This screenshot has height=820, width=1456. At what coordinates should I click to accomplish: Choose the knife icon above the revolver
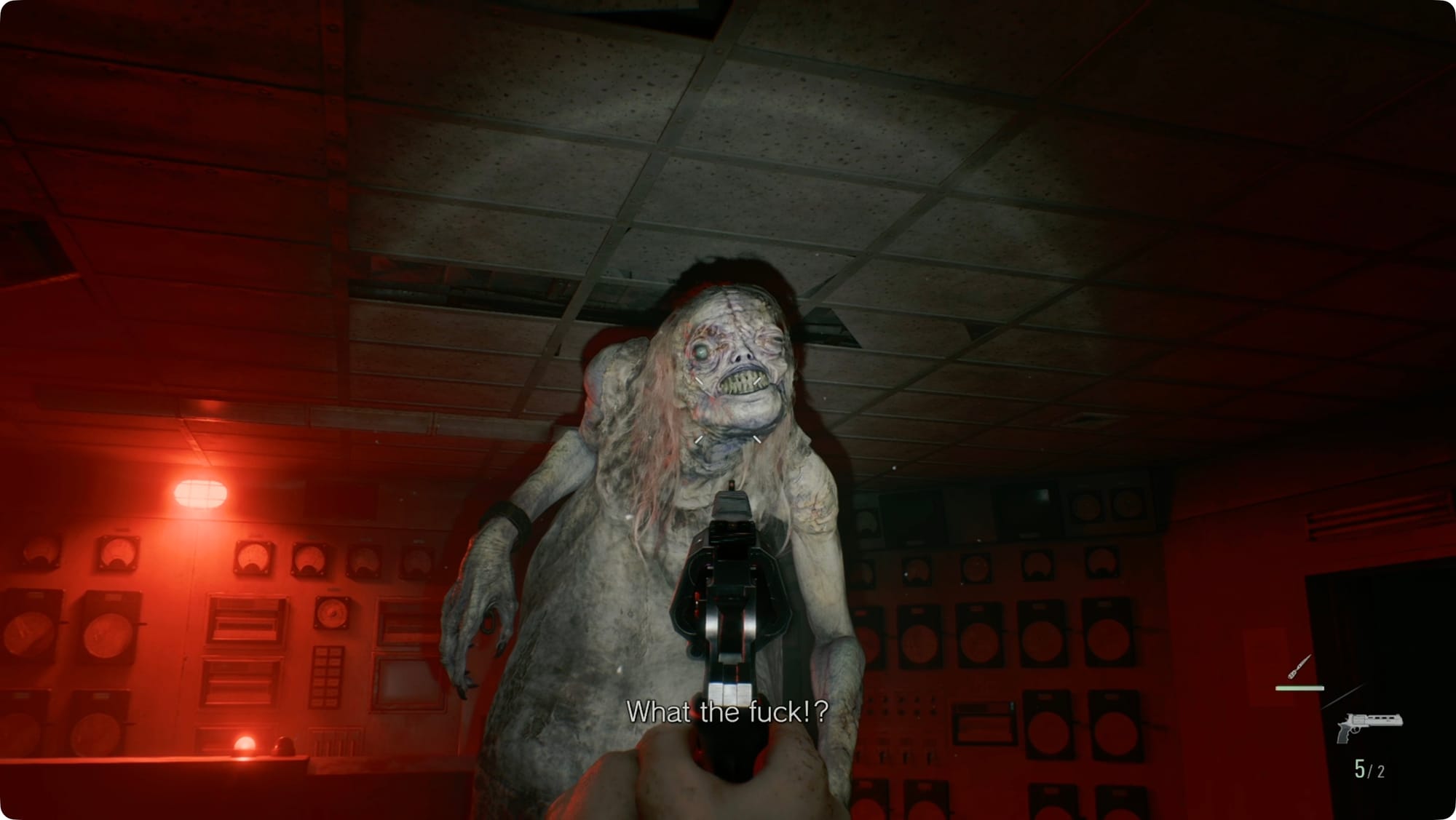(1299, 667)
